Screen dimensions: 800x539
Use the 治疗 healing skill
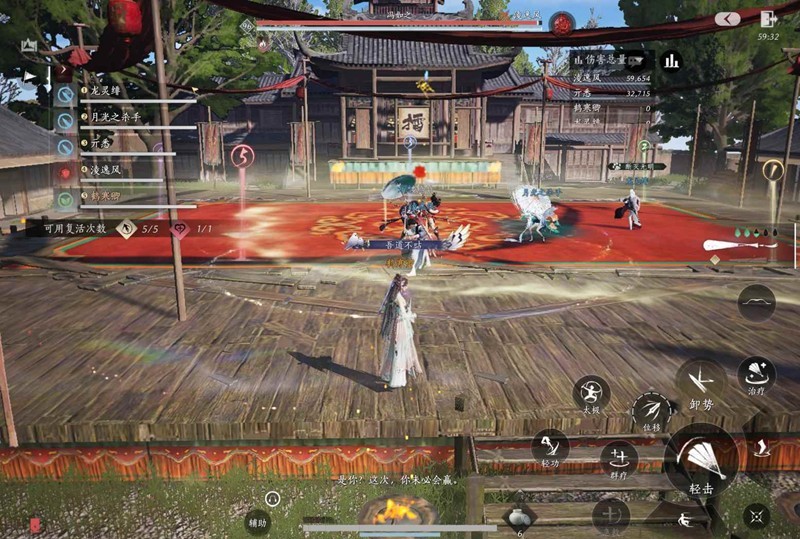pos(756,374)
